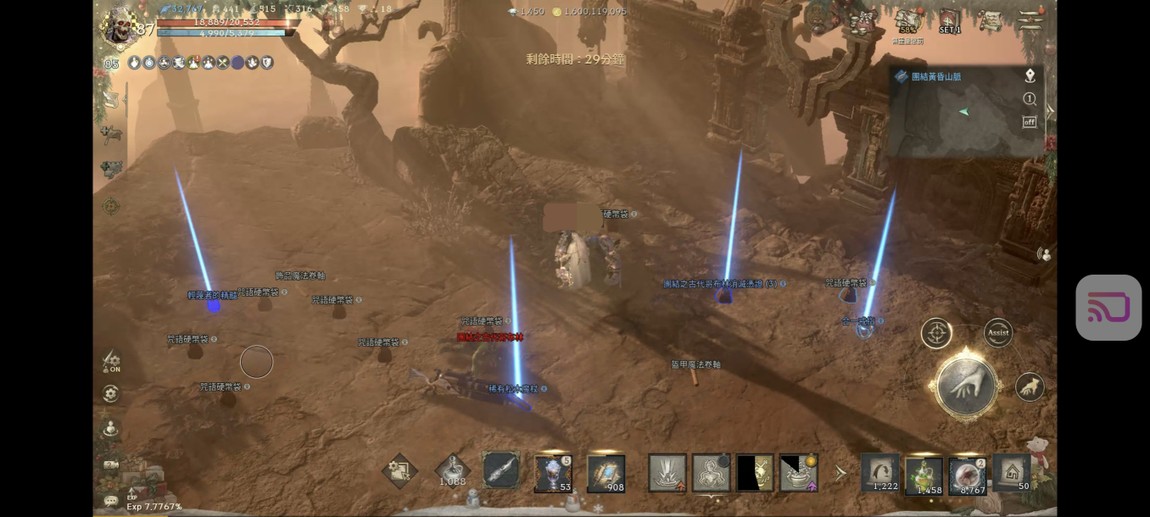Tap the pink screen cast overlay button
This screenshot has width=1150, height=517.
tap(1108, 308)
